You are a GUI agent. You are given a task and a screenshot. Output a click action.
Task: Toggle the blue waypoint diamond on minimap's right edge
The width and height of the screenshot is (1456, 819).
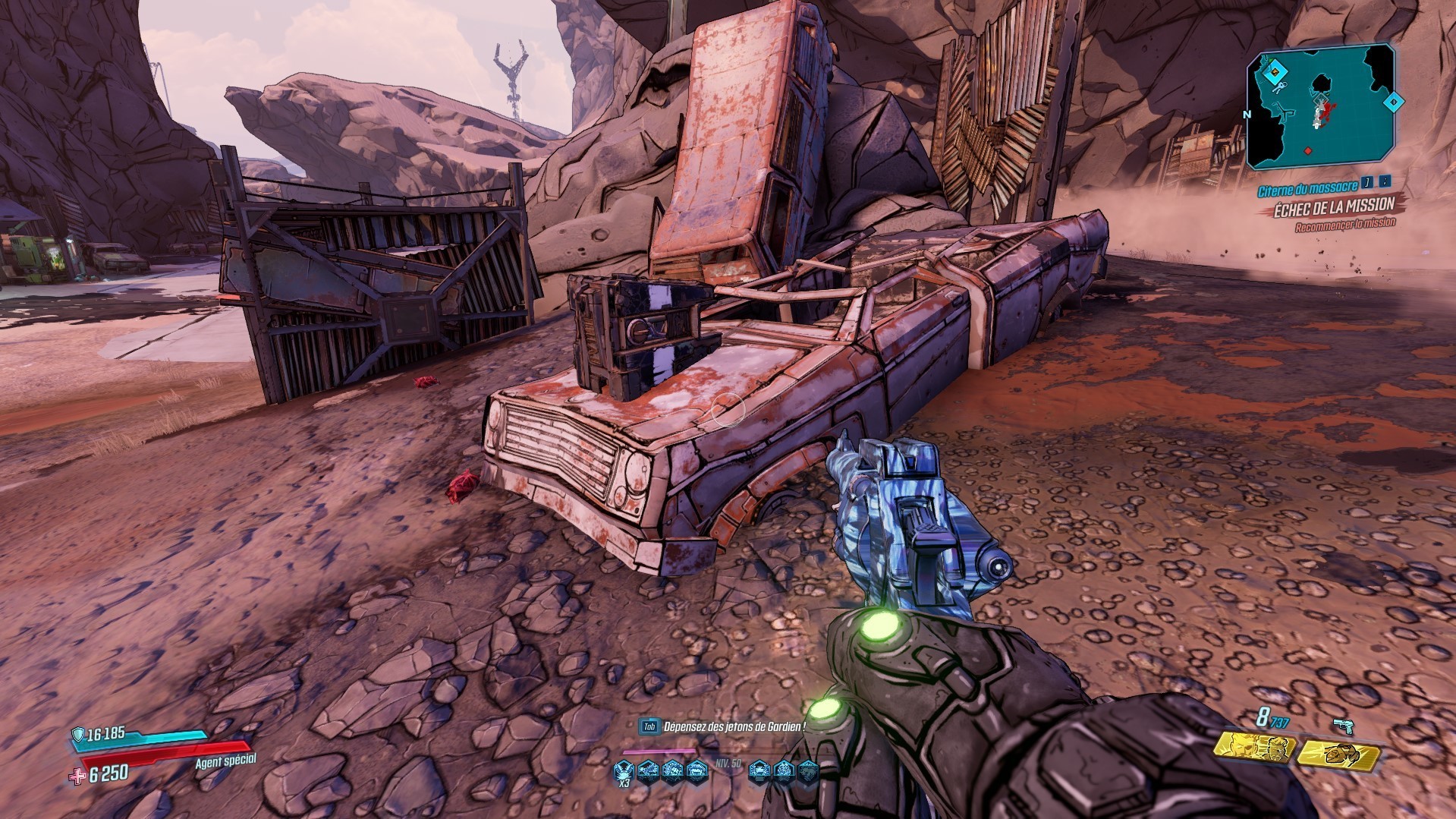pyautogui.click(x=1394, y=102)
